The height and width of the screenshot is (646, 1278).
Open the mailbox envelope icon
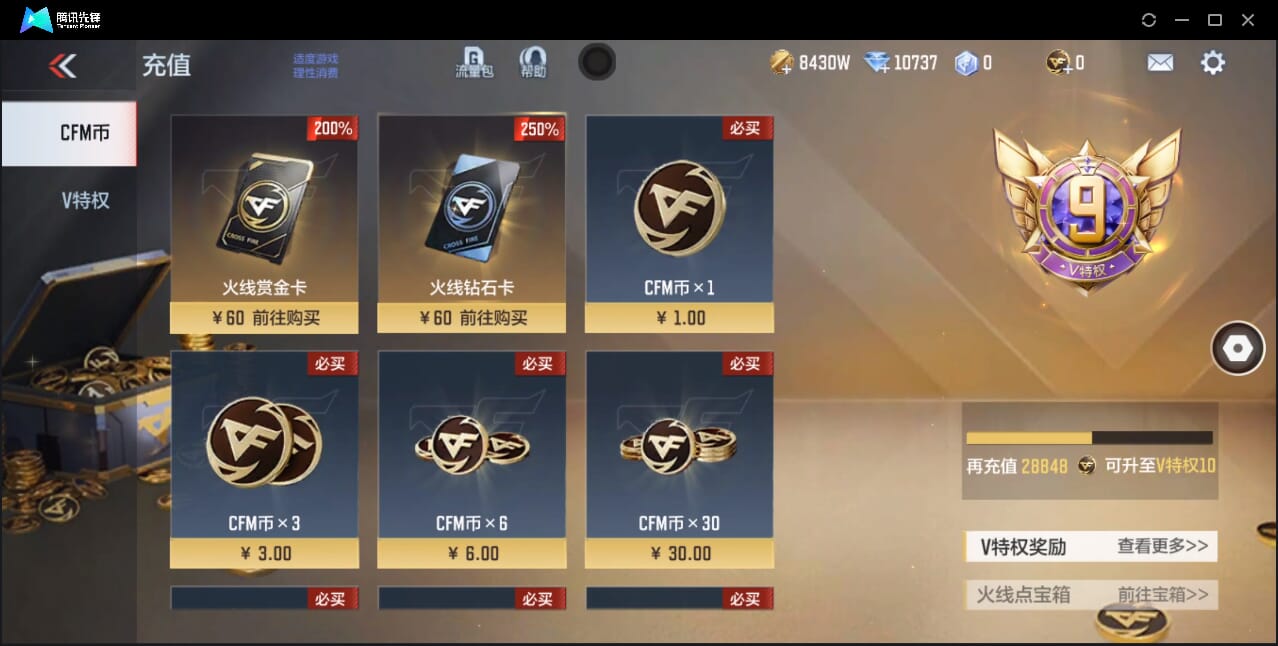pyautogui.click(x=1160, y=63)
